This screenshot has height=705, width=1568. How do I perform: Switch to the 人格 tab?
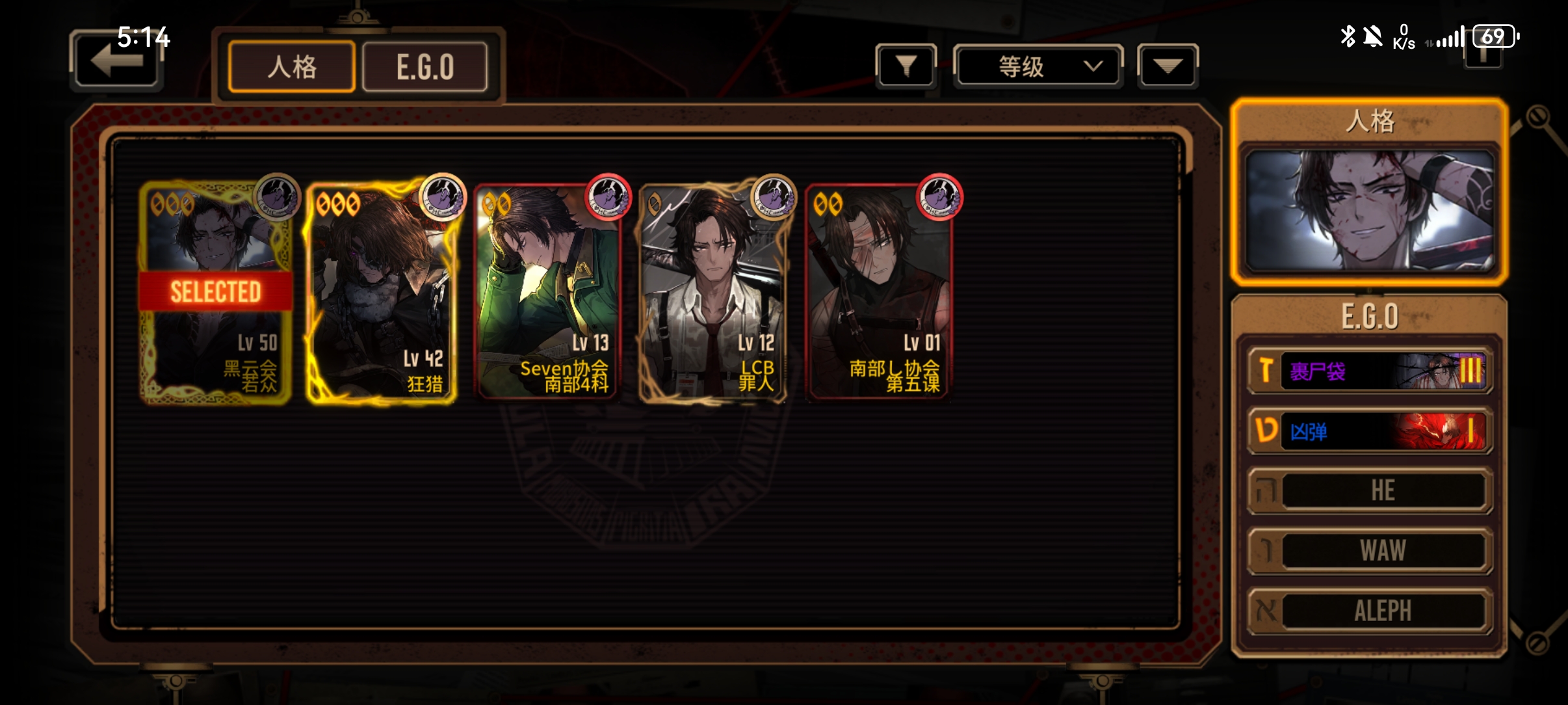coord(292,66)
